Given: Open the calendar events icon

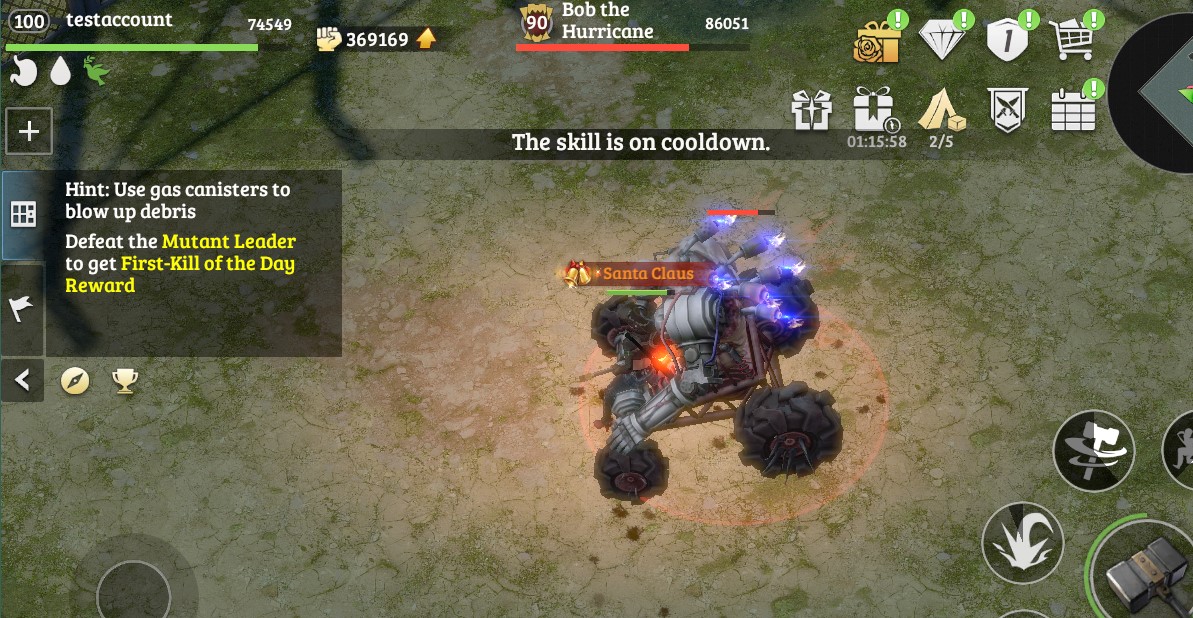Looking at the screenshot, I should (1072, 110).
